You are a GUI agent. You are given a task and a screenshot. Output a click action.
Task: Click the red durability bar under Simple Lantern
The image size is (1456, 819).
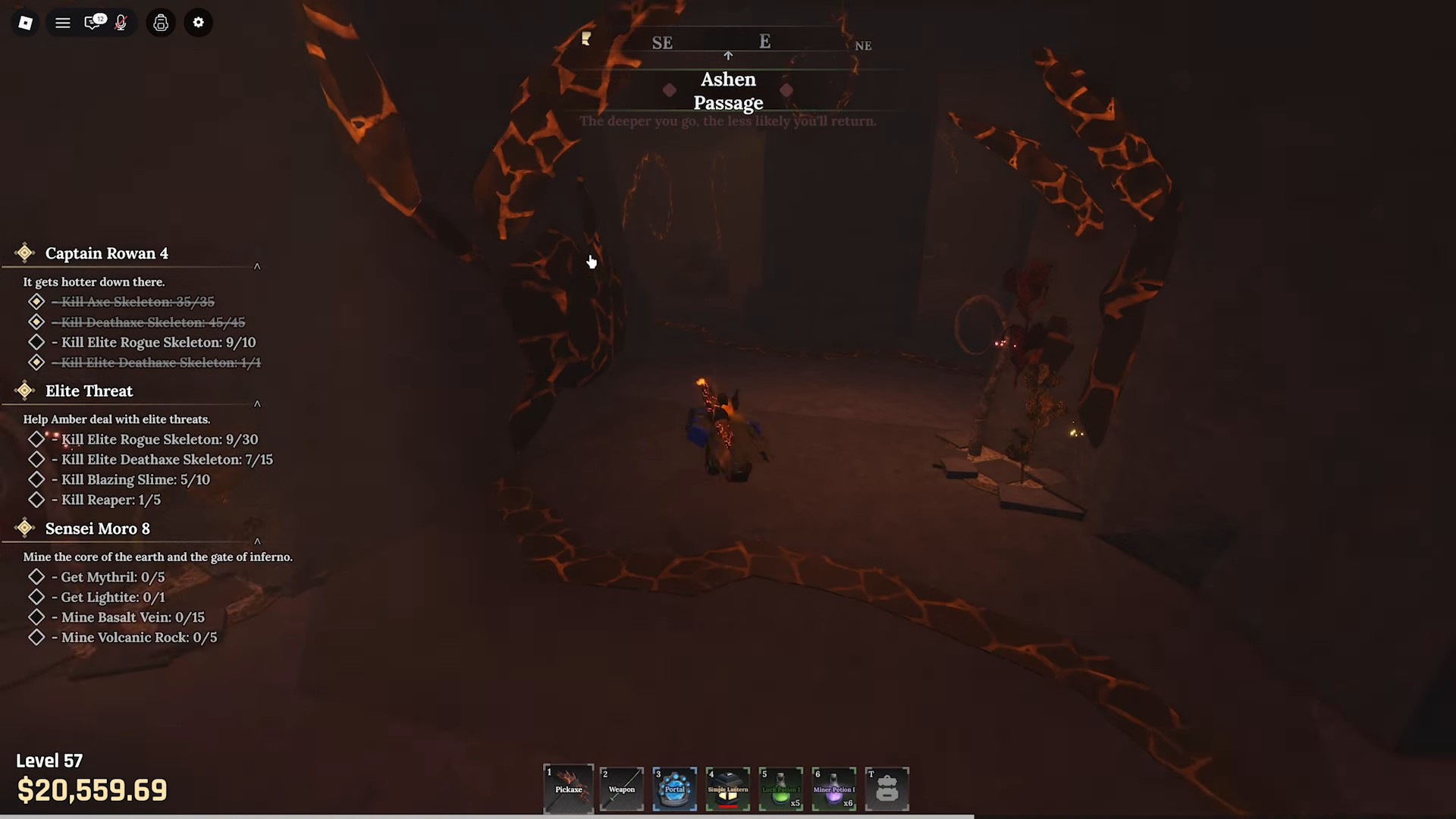pyautogui.click(x=727, y=807)
